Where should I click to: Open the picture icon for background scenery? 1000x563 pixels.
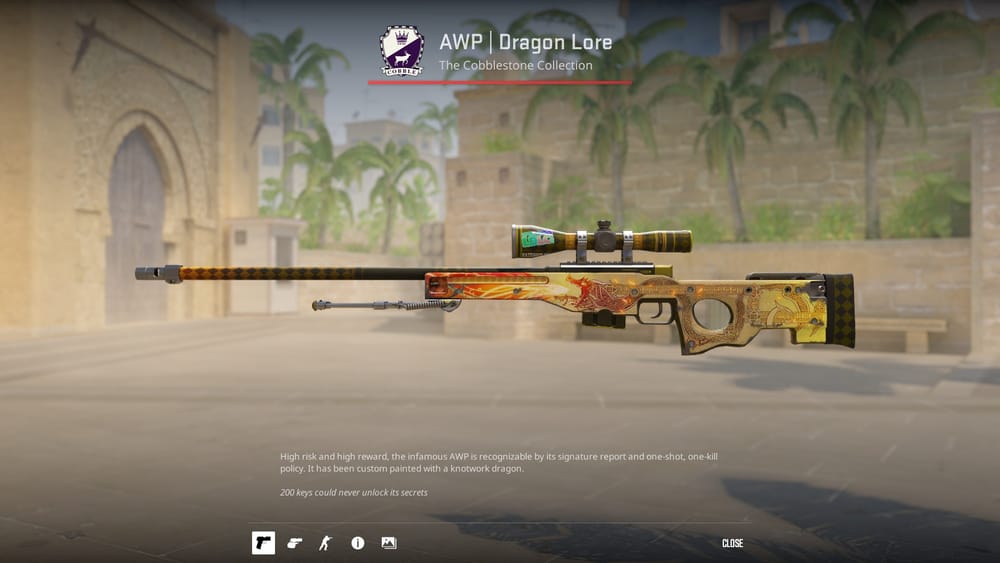(389, 543)
